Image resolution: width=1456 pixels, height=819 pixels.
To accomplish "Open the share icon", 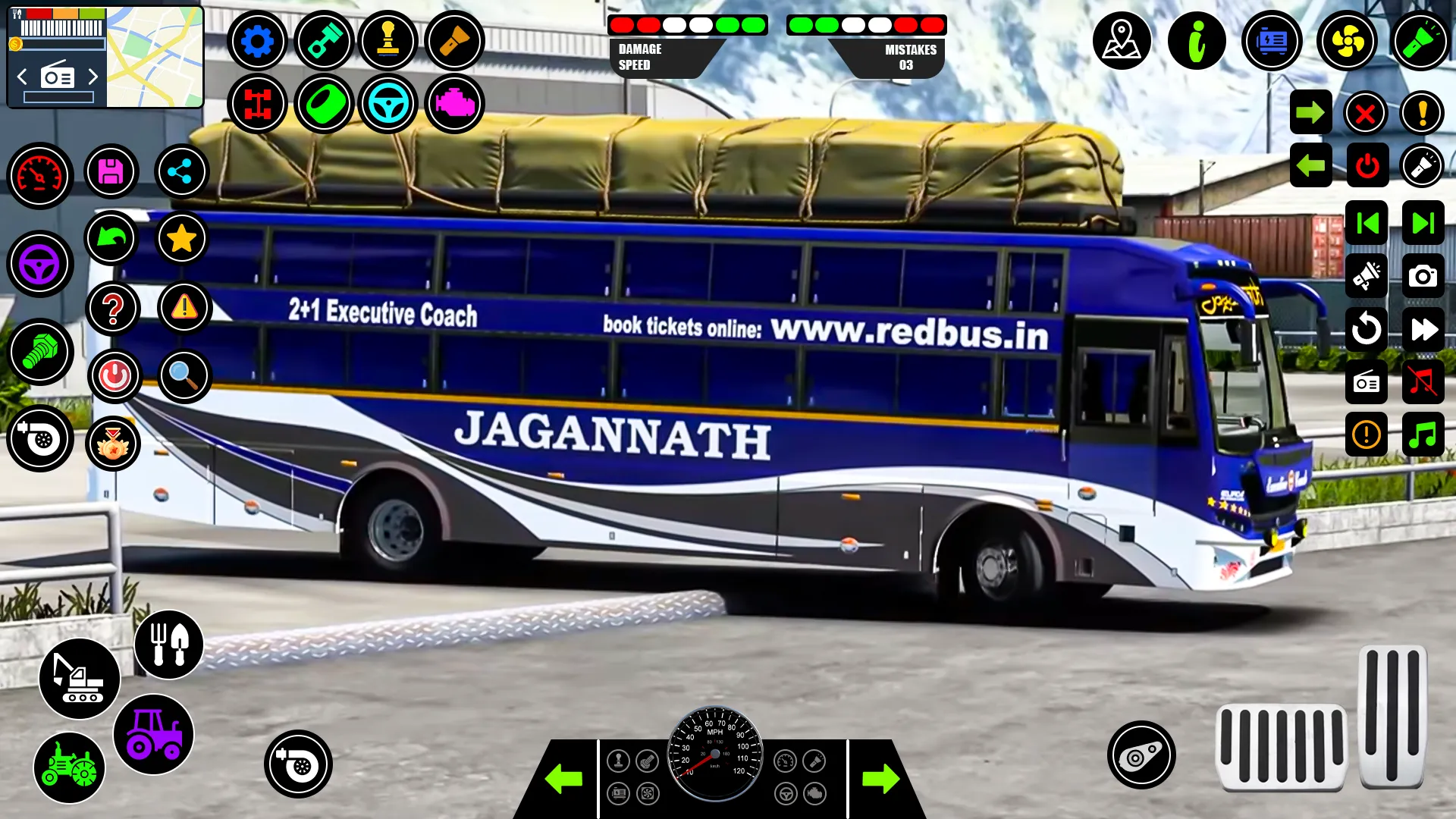I will tap(181, 172).
